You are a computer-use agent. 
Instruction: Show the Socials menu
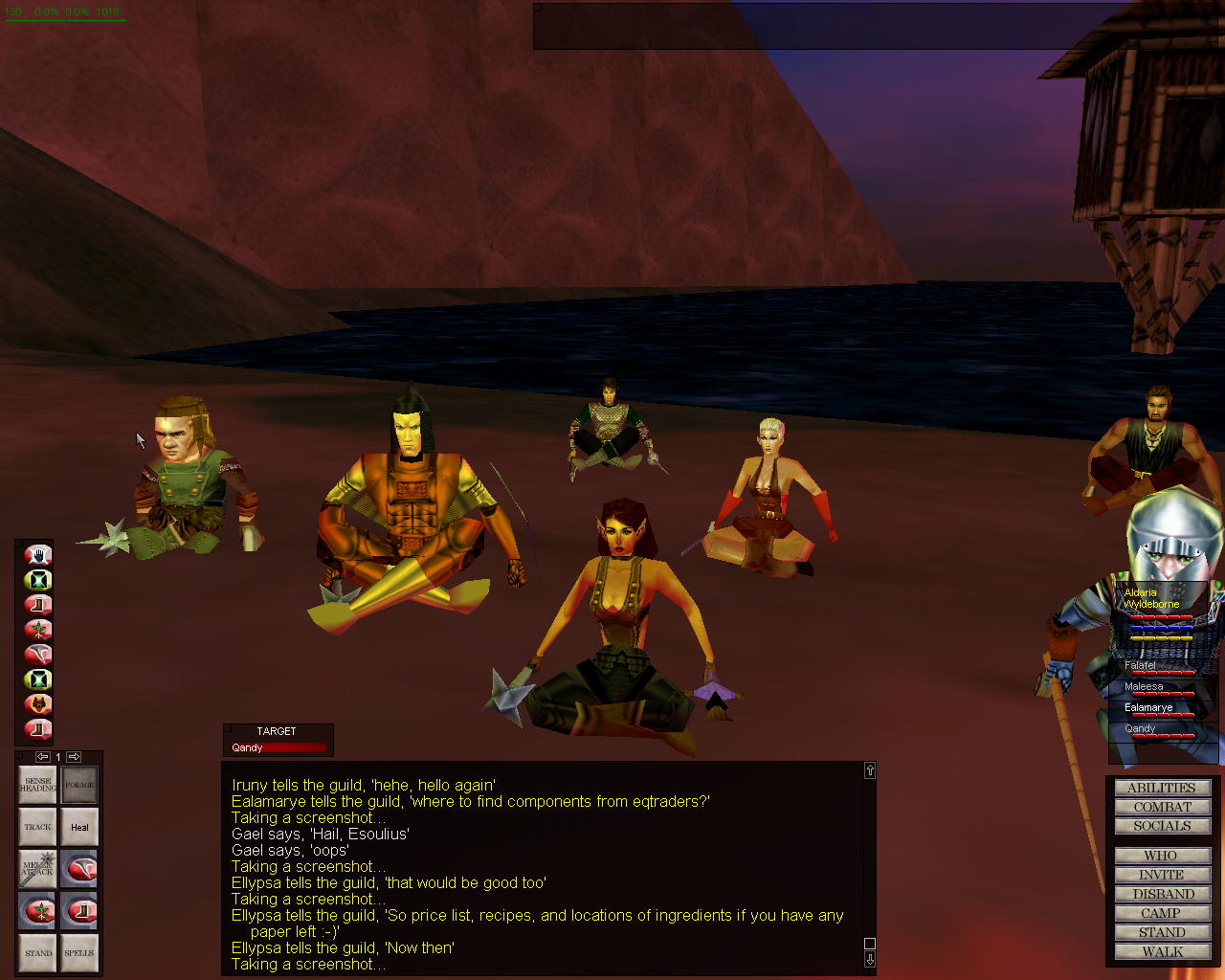pos(1162,826)
